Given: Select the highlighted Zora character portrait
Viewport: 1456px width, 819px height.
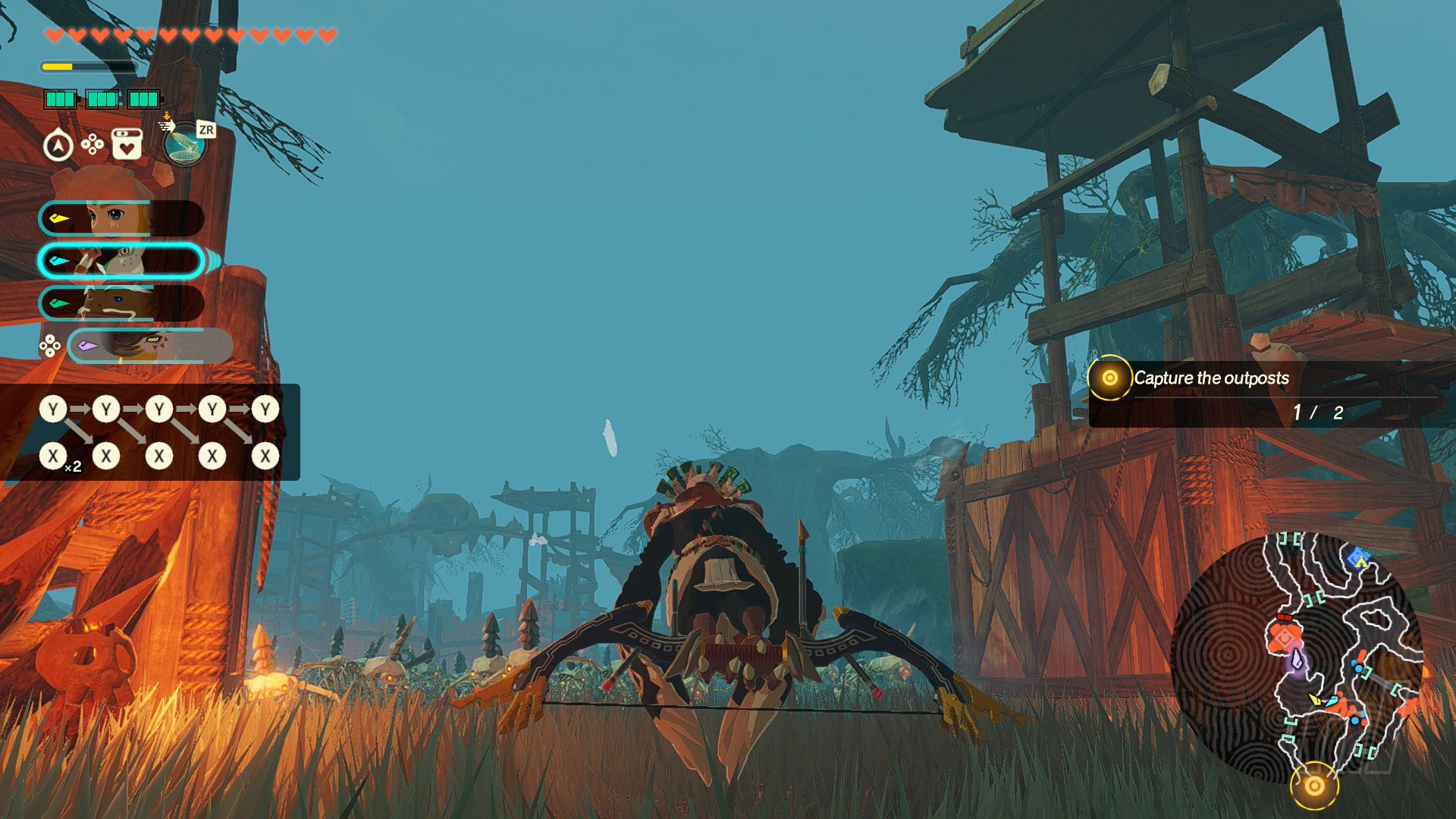Looking at the screenshot, I should [x=121, y=262].
